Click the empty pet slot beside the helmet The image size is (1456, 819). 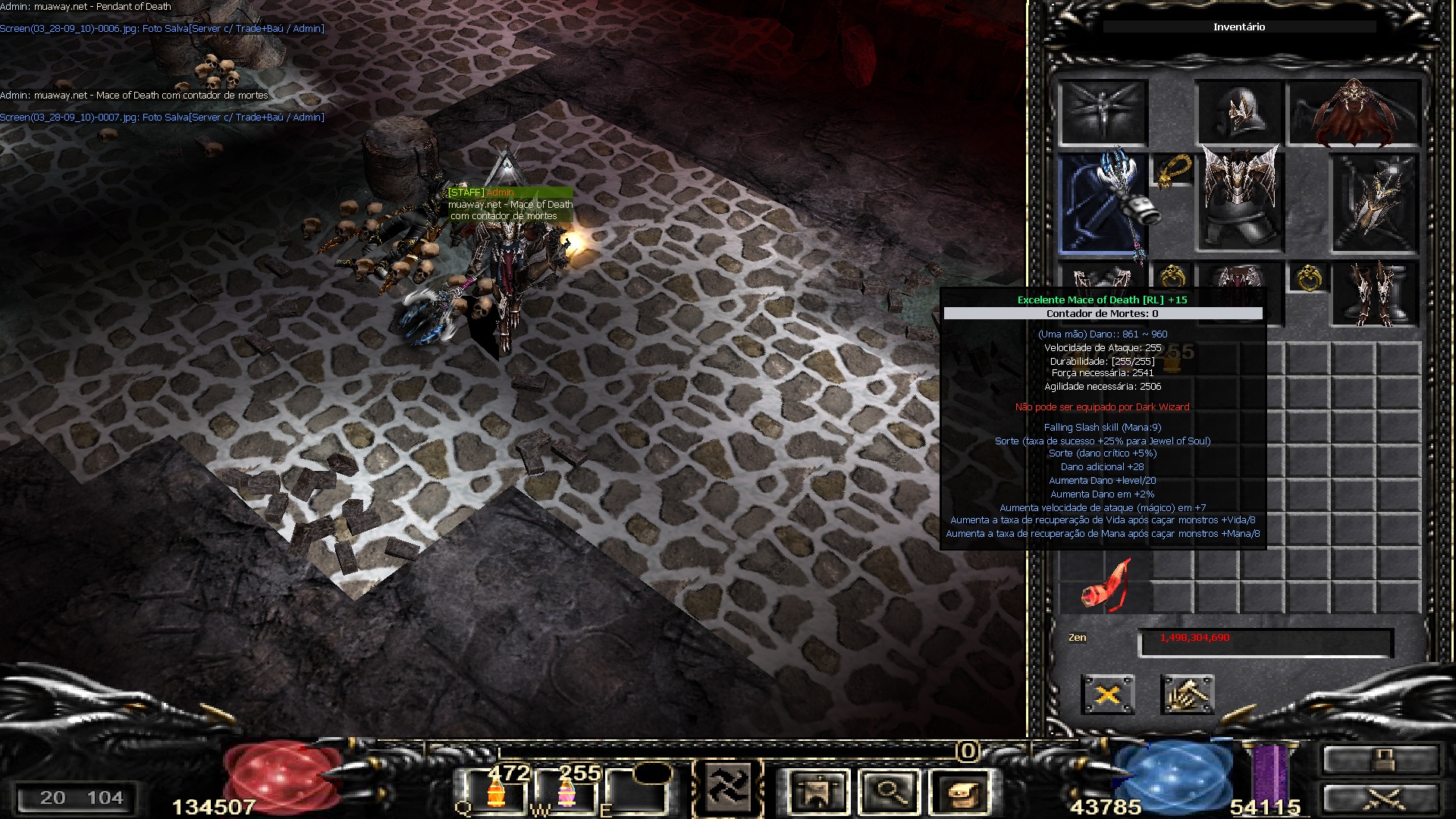tap(1103, 112)
